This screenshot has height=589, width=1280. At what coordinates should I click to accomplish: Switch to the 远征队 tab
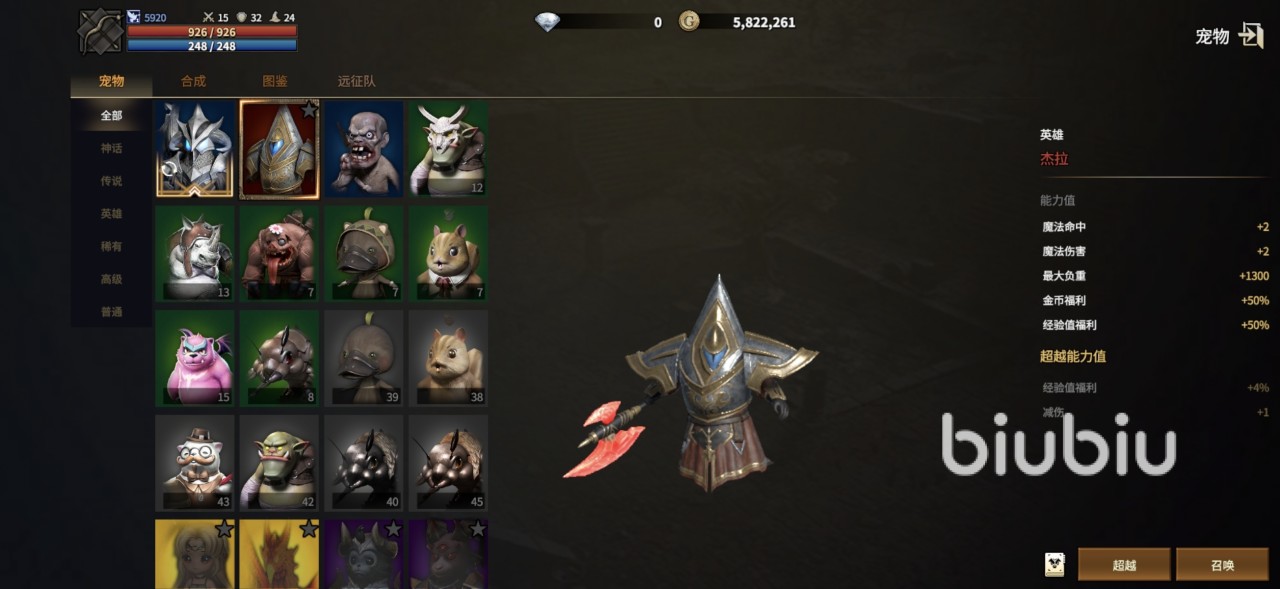pyautogui.click(x=357, y=81)
